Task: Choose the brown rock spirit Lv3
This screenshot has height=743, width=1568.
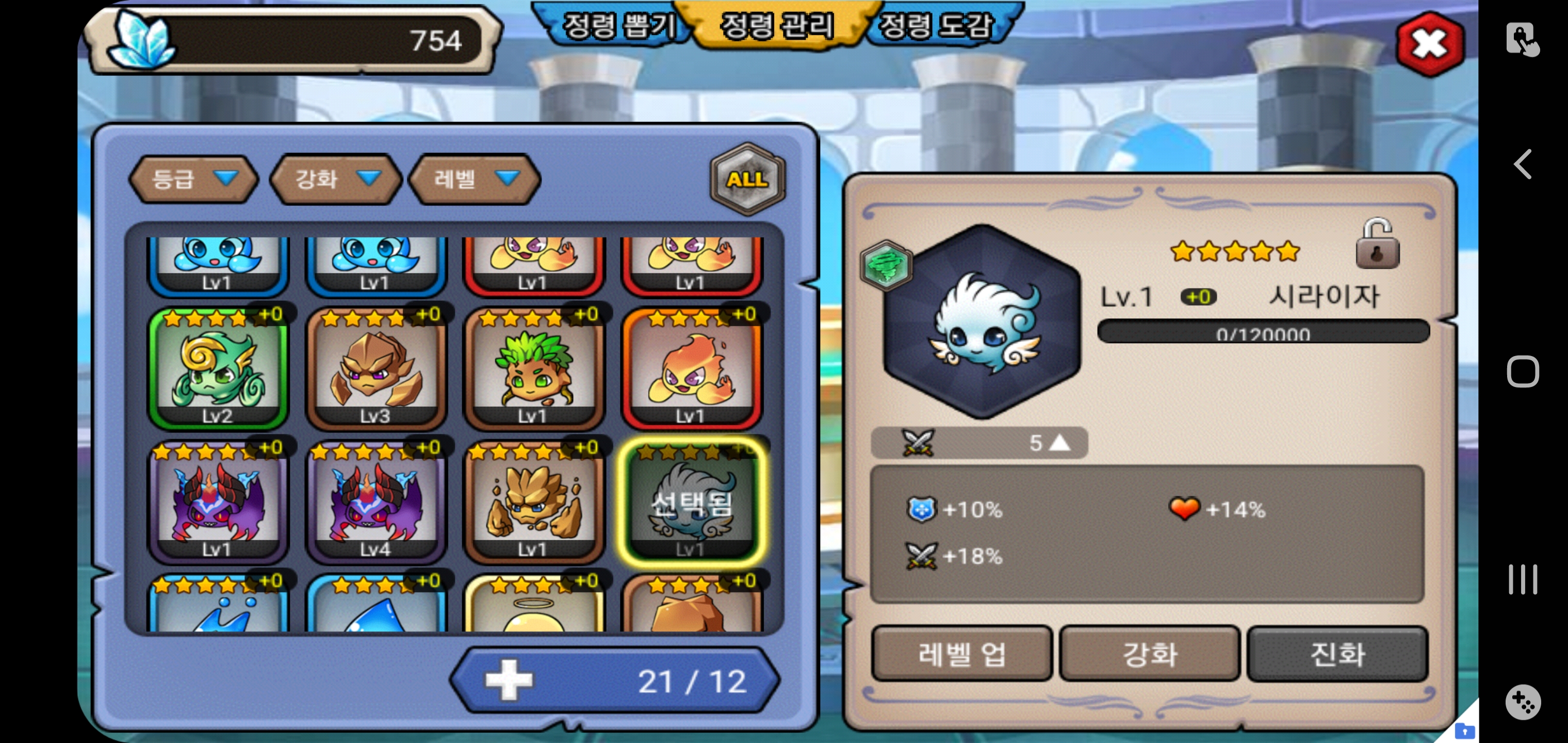Action: click(x=375, y=369)
